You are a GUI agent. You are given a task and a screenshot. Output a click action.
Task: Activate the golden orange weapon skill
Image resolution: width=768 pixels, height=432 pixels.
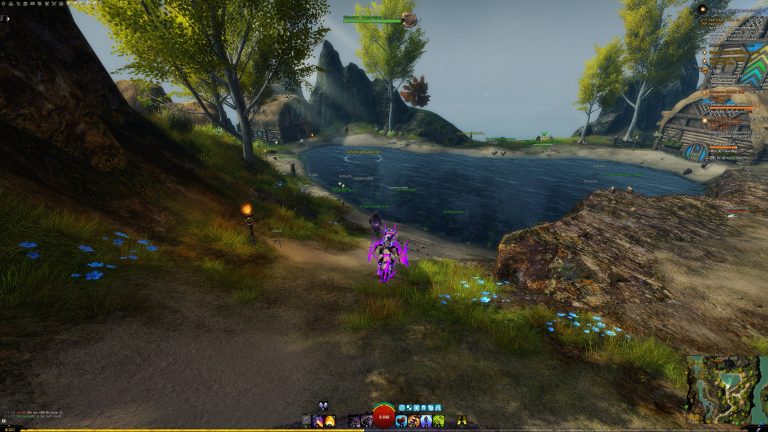(330, 421)
